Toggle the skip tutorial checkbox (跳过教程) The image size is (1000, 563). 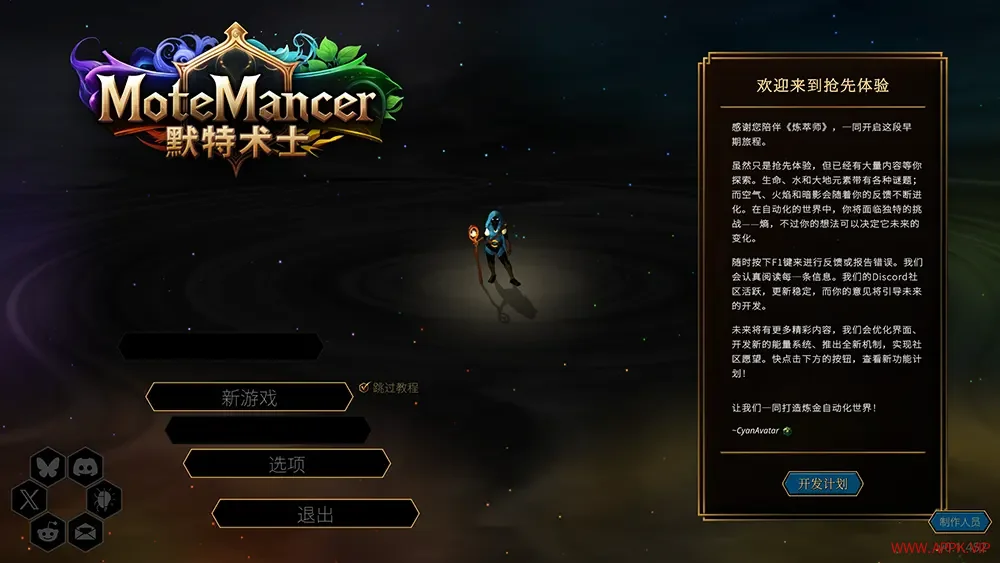pyautogui.click(x=365, y=387)
